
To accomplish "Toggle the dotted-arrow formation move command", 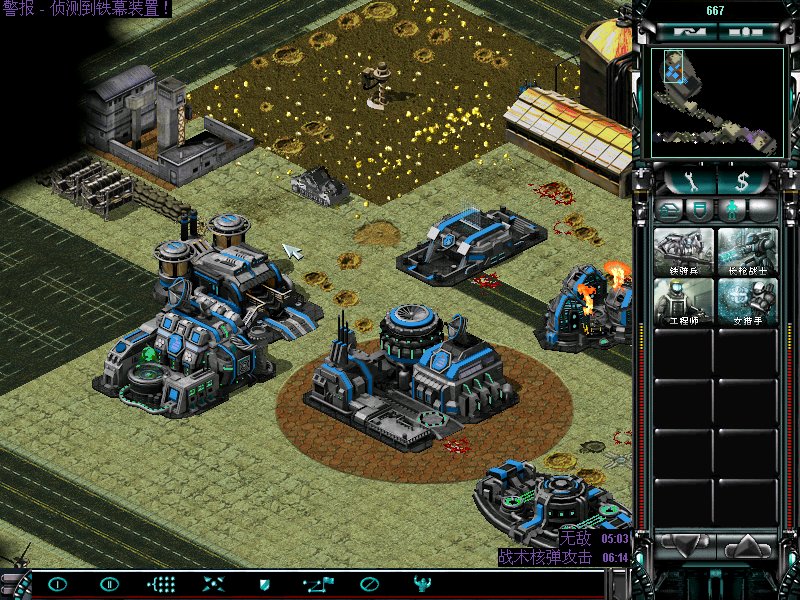I will tap(162, 584).
